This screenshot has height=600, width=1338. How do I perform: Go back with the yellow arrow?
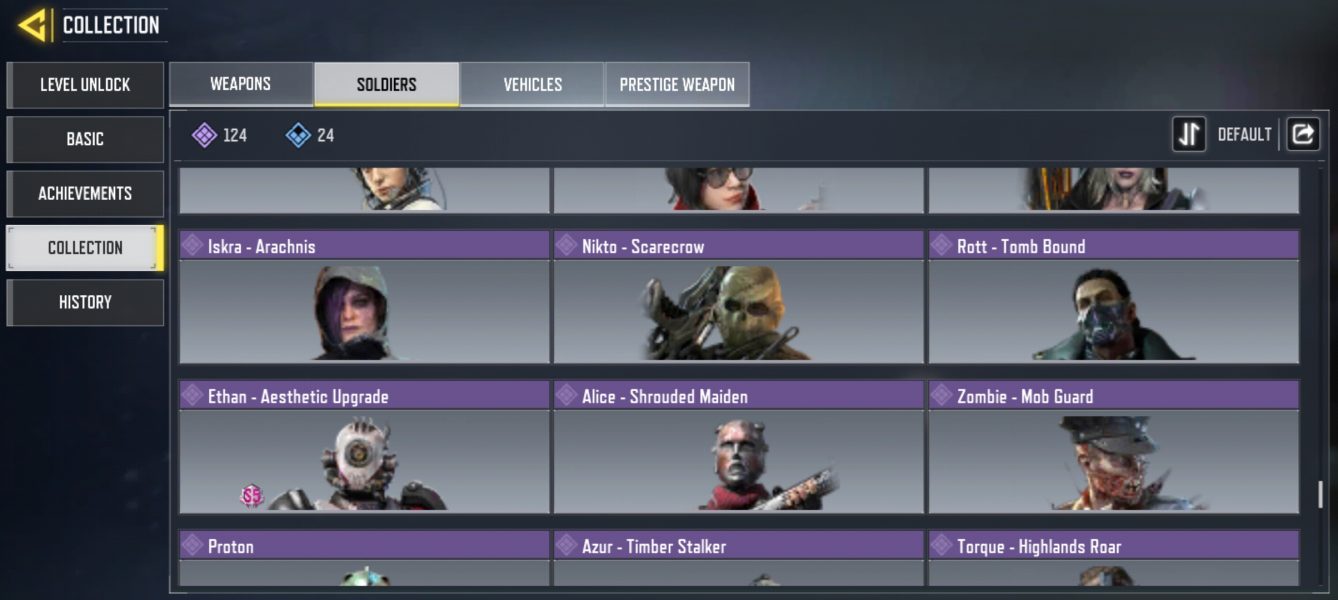coord(33,25)
